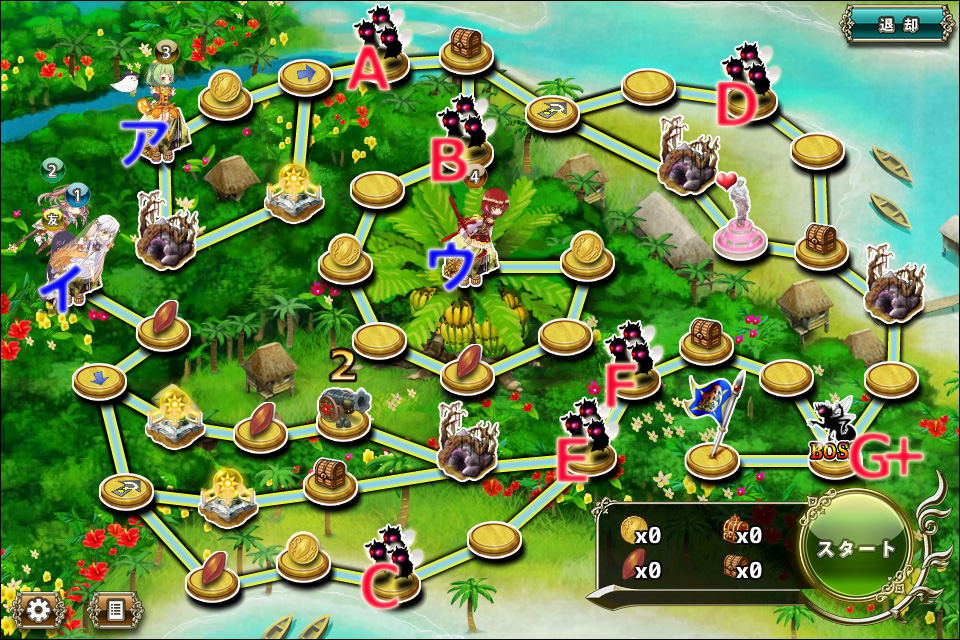Click the 退却 retreat button
This screenshot has width=960, height=640.
[897, 25]
